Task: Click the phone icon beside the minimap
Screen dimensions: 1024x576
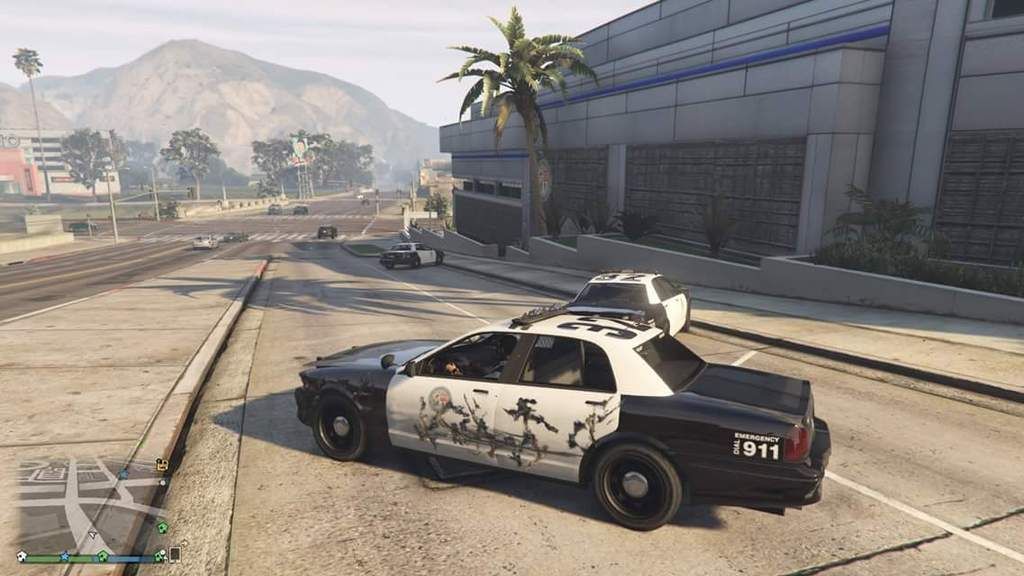Action: point(175,554)
